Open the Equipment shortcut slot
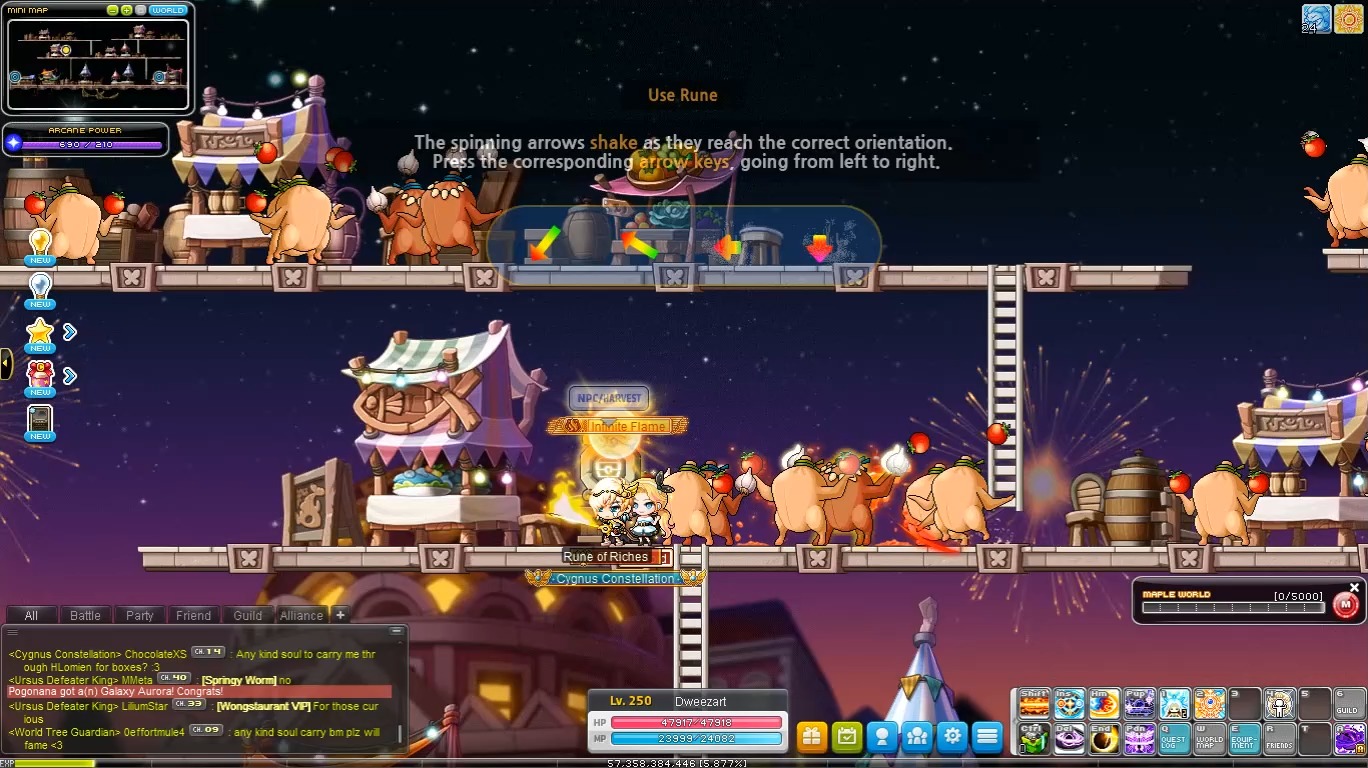This screenshot has width=1368, height=768. point(1244,739)
